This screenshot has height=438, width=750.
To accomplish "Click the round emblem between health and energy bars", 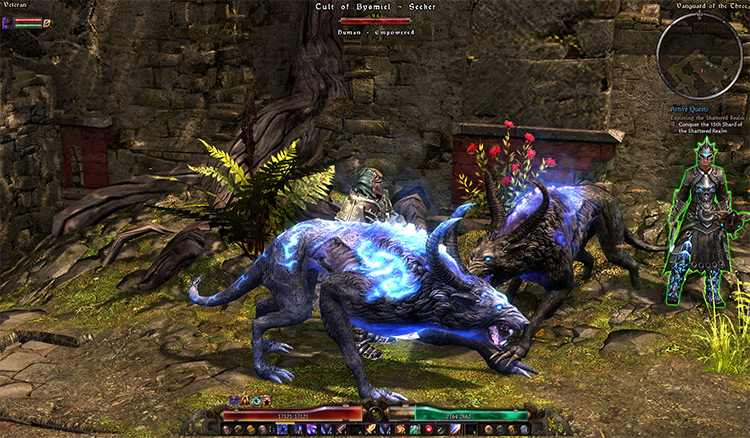I will coord(375,412).
